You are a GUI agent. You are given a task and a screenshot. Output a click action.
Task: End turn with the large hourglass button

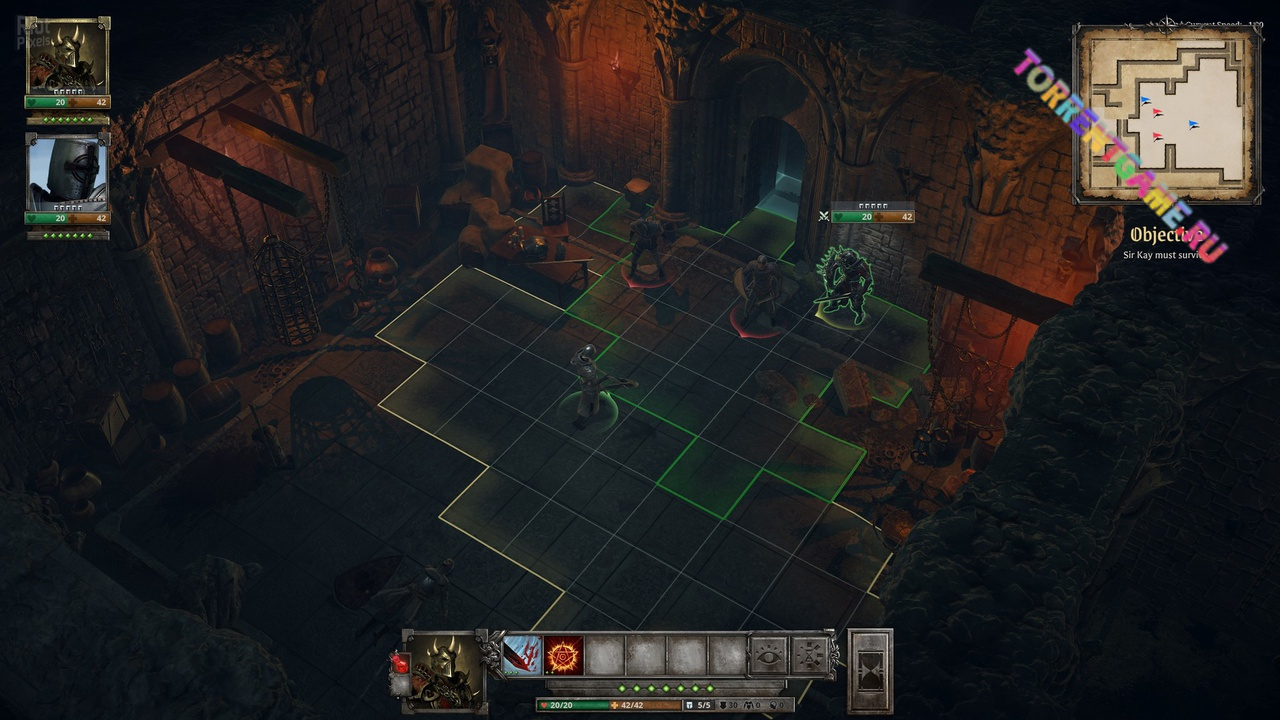870,670
